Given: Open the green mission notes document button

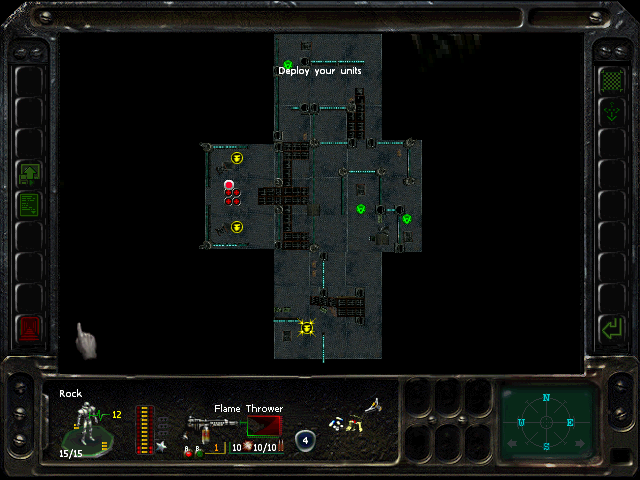Looking at the screenshot, I should click(30, 205).
